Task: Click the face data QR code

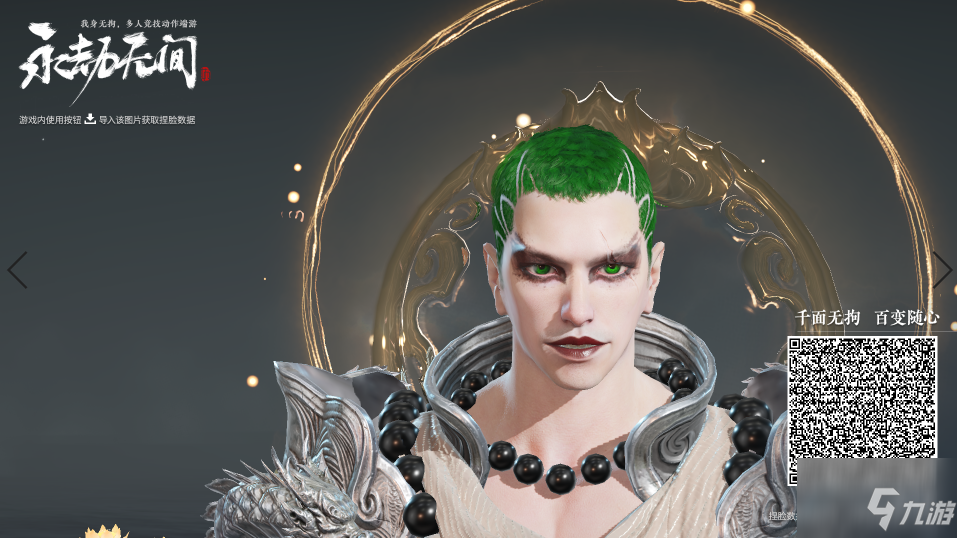Action: (862, 398)
